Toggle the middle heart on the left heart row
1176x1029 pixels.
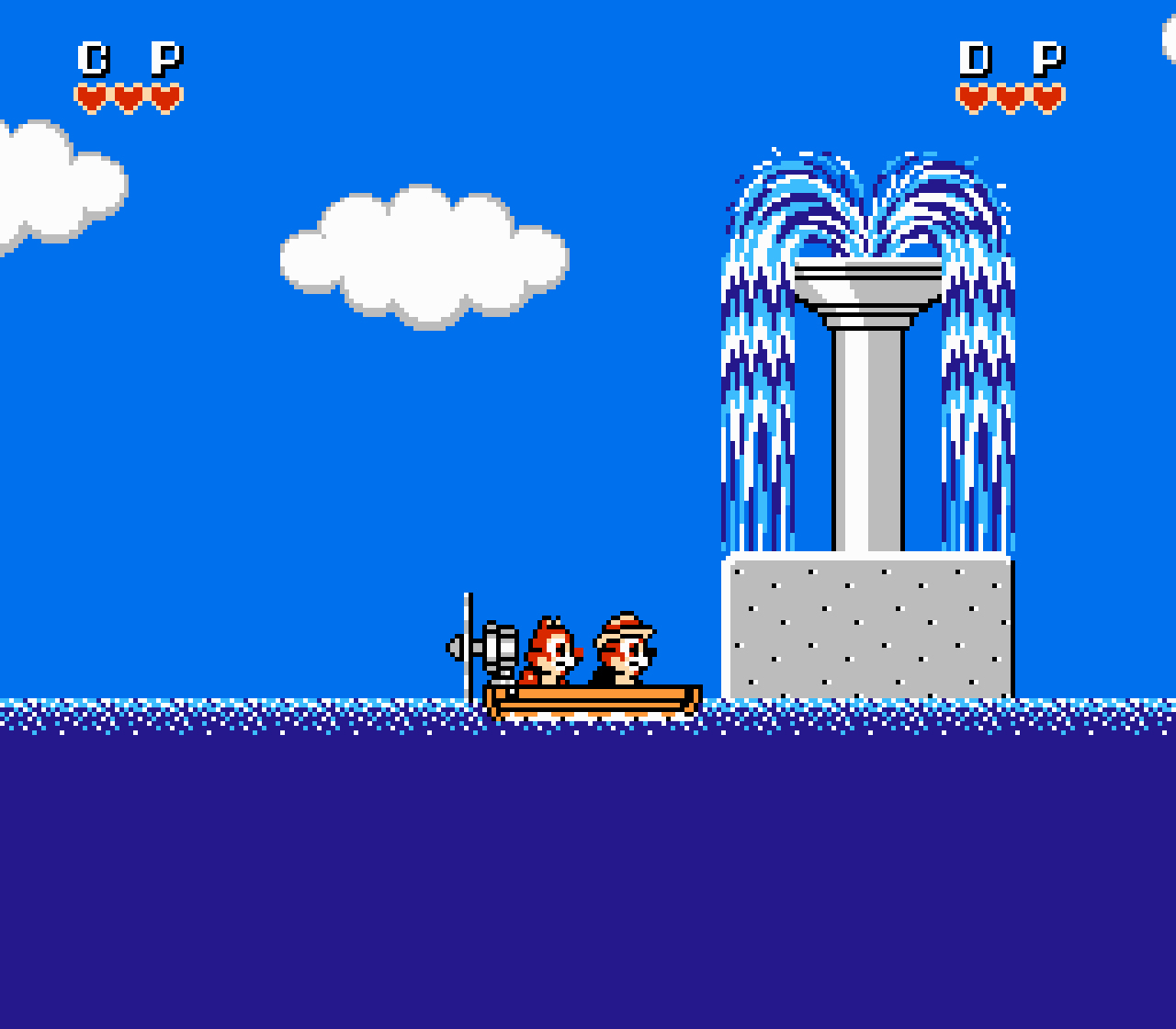coord(128,95)
